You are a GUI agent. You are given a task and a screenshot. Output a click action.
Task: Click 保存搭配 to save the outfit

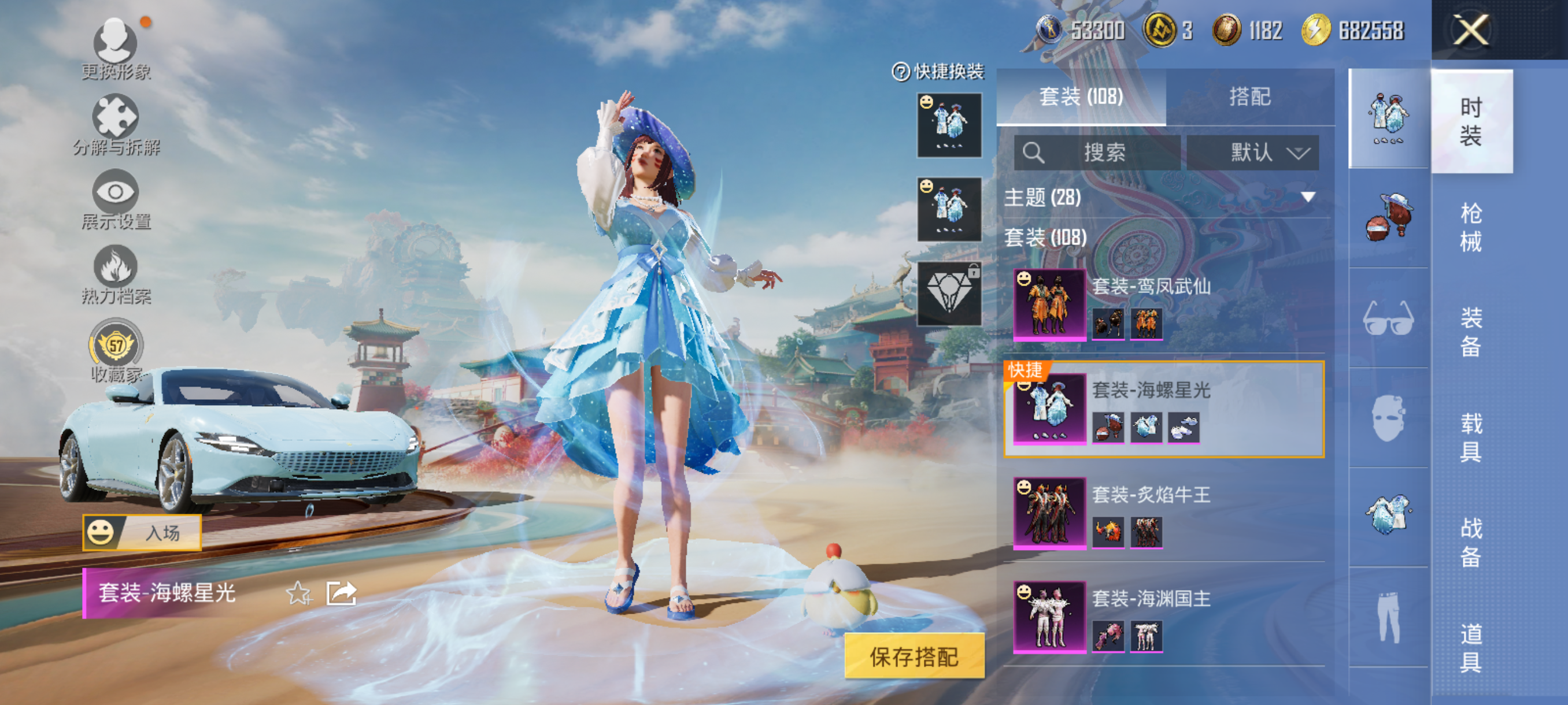[x=914, y=656]
